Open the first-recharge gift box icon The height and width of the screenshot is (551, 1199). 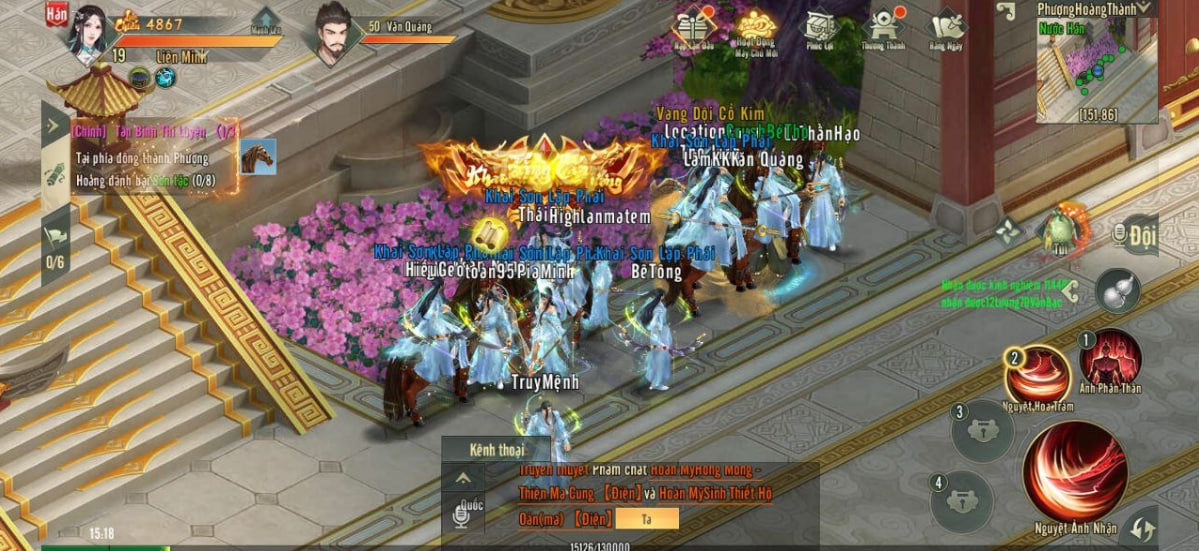point(691,27)
